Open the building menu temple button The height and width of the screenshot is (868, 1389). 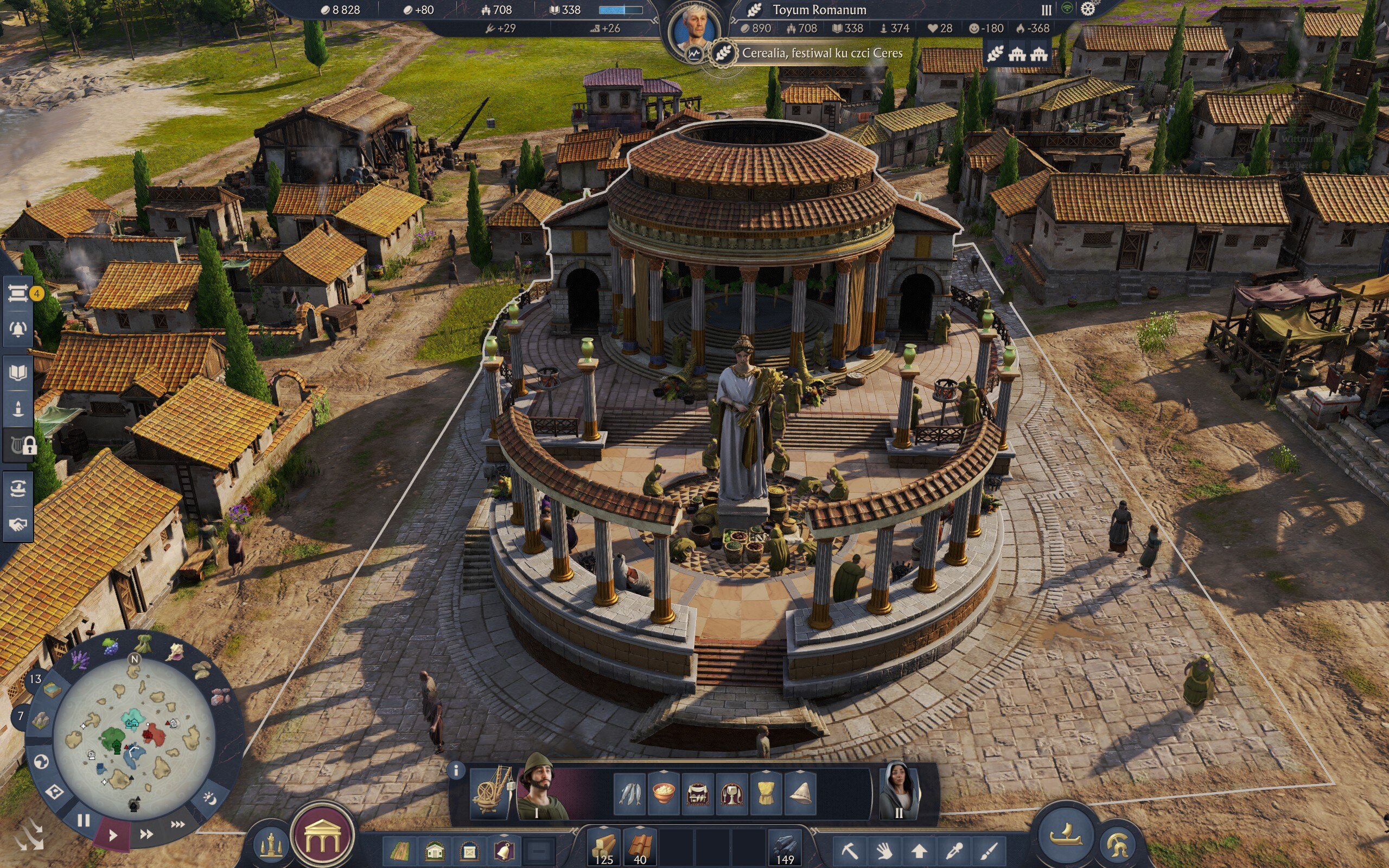coord(322,837)
